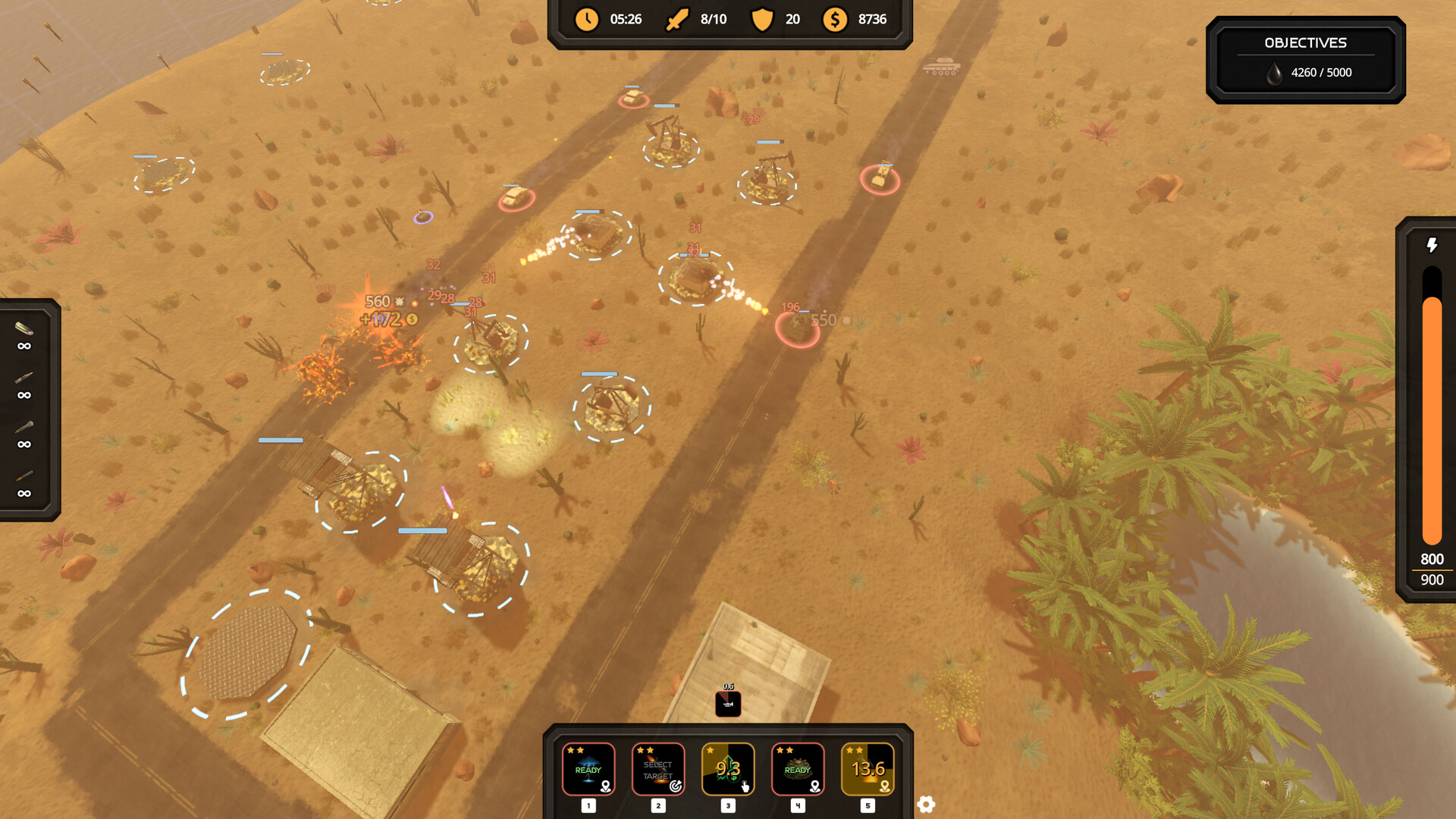Activate the lightning storm ability in slot 1

tap(588, 769)
